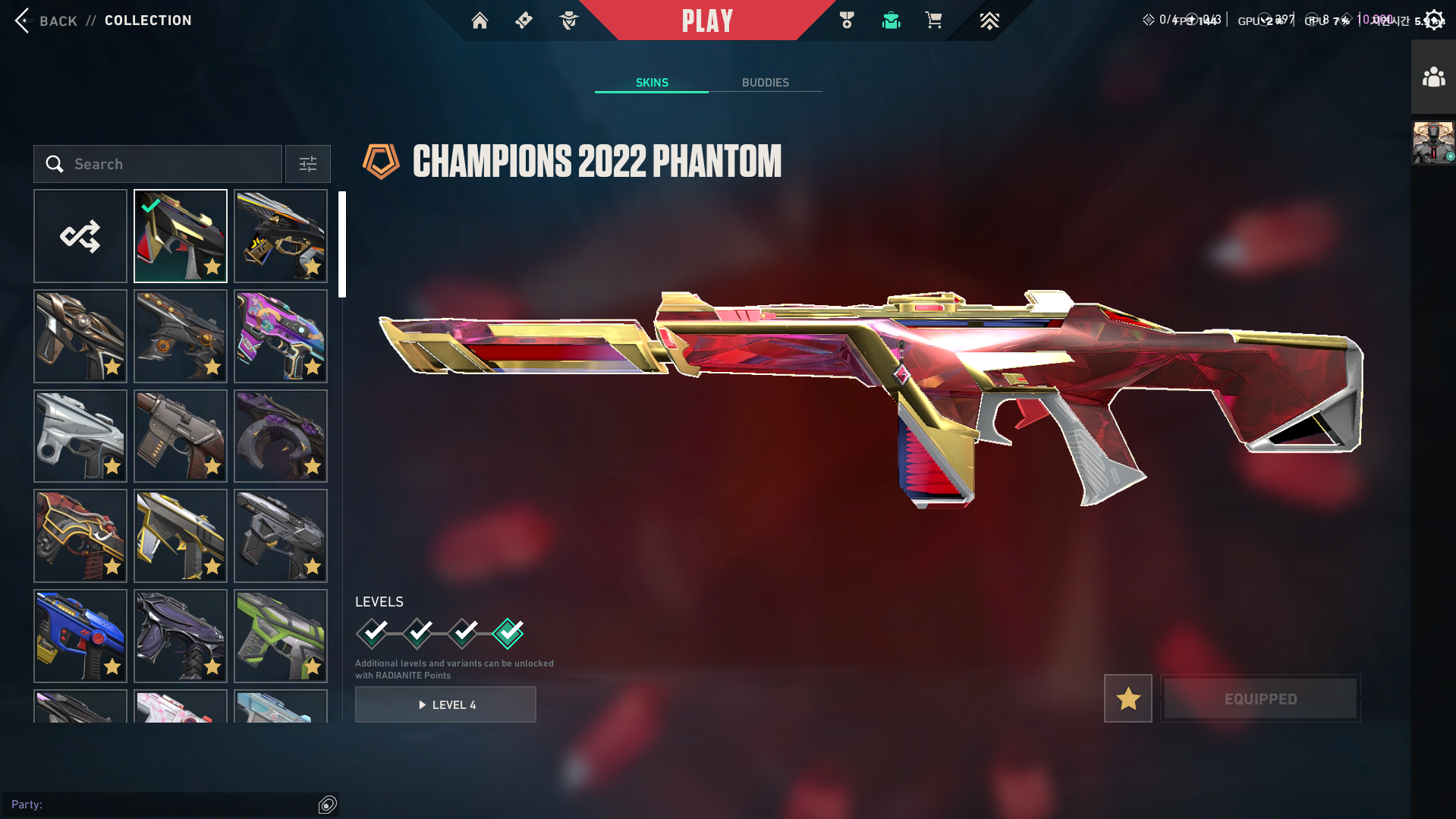1456x819 pixels.
Task: Open the store shopping cart
Action: pos(933,20)
